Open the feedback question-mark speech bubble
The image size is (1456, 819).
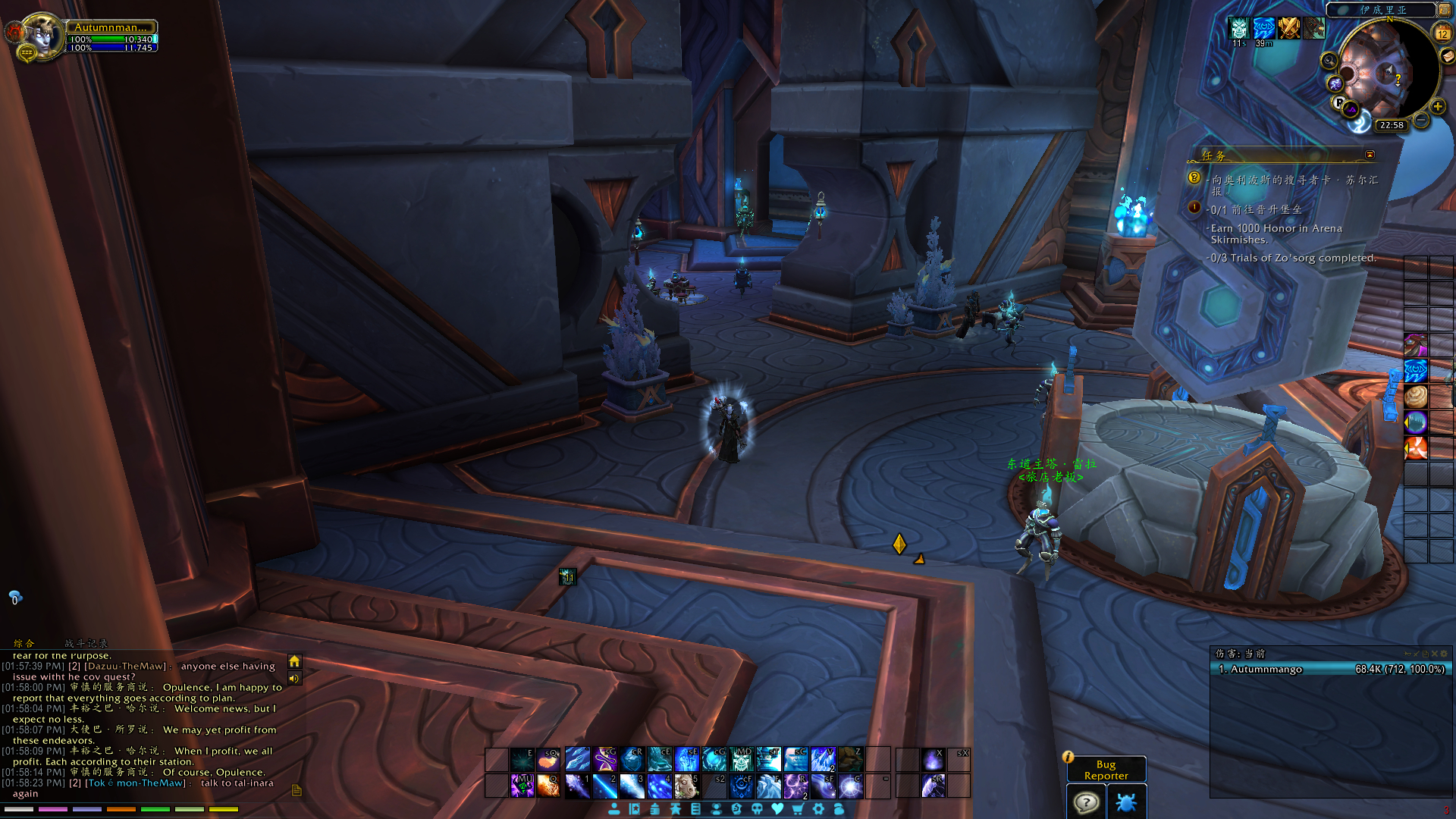pyautogui.click(x=1086, y=802)
